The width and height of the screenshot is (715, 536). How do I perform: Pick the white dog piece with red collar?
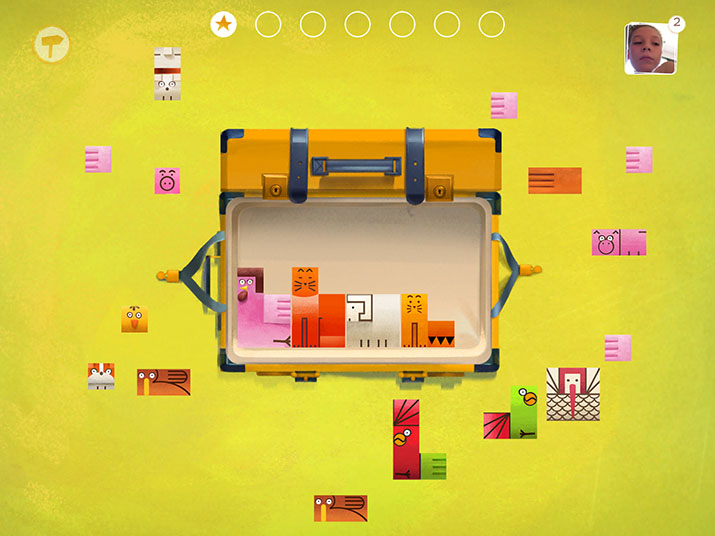tap(167, 75)
